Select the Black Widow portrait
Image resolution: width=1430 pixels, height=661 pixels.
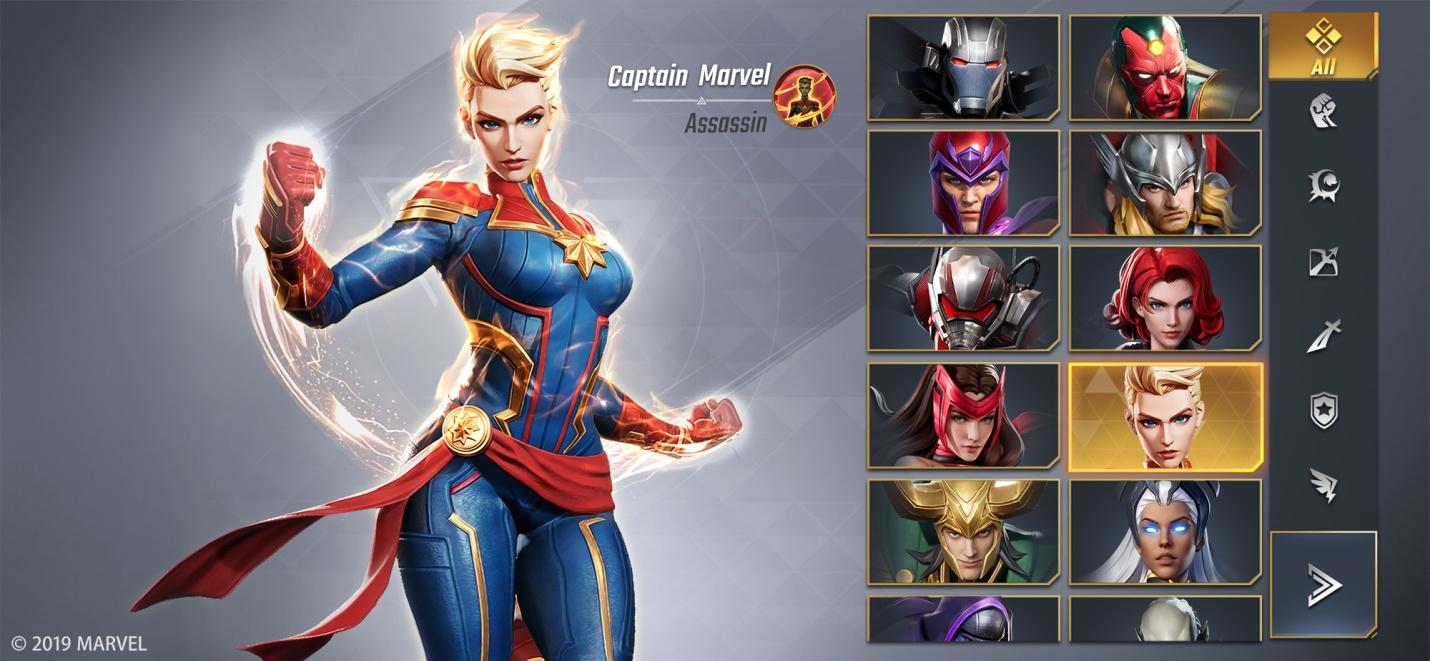(1165, 299)
